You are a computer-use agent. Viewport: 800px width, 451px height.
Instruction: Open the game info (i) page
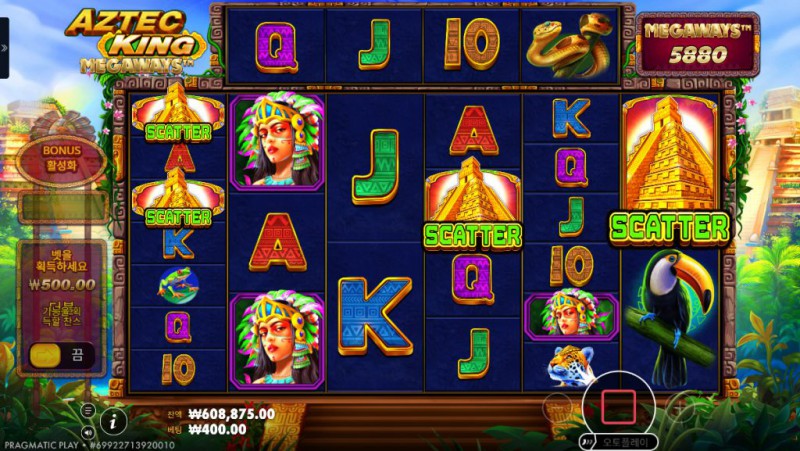point(114,421)
